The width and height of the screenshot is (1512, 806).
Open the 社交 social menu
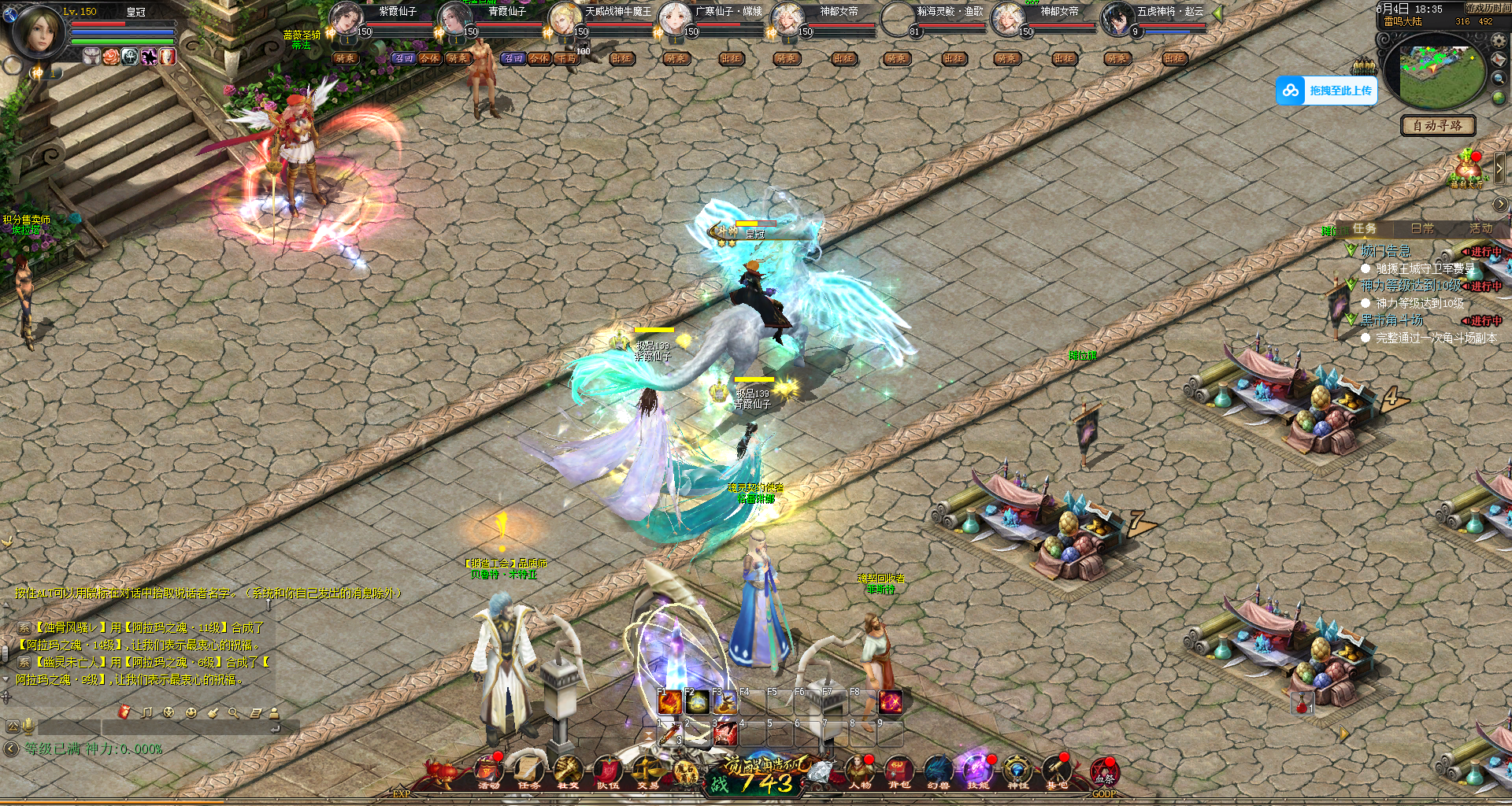click(x=568, y=771)
